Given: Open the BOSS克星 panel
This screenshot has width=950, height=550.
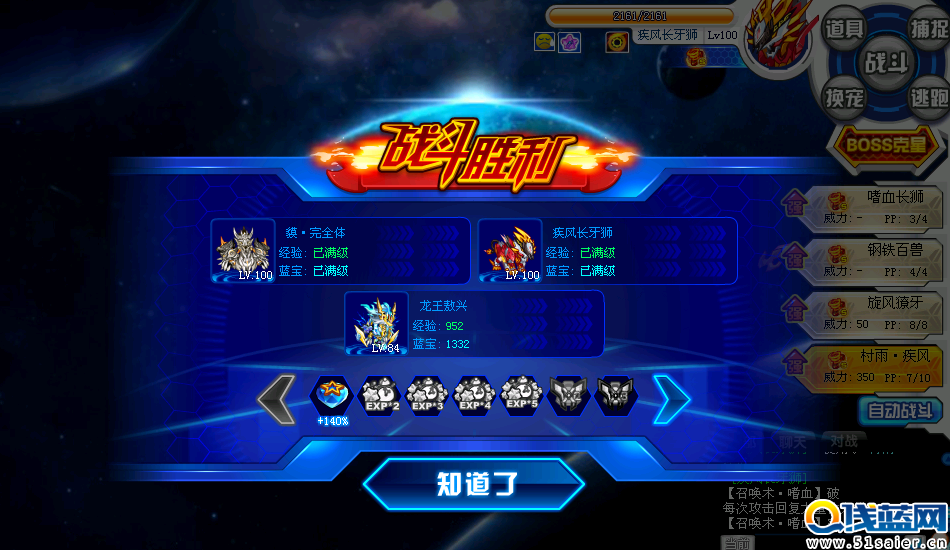Looking at the screenshot, I should tap(886, 143).
